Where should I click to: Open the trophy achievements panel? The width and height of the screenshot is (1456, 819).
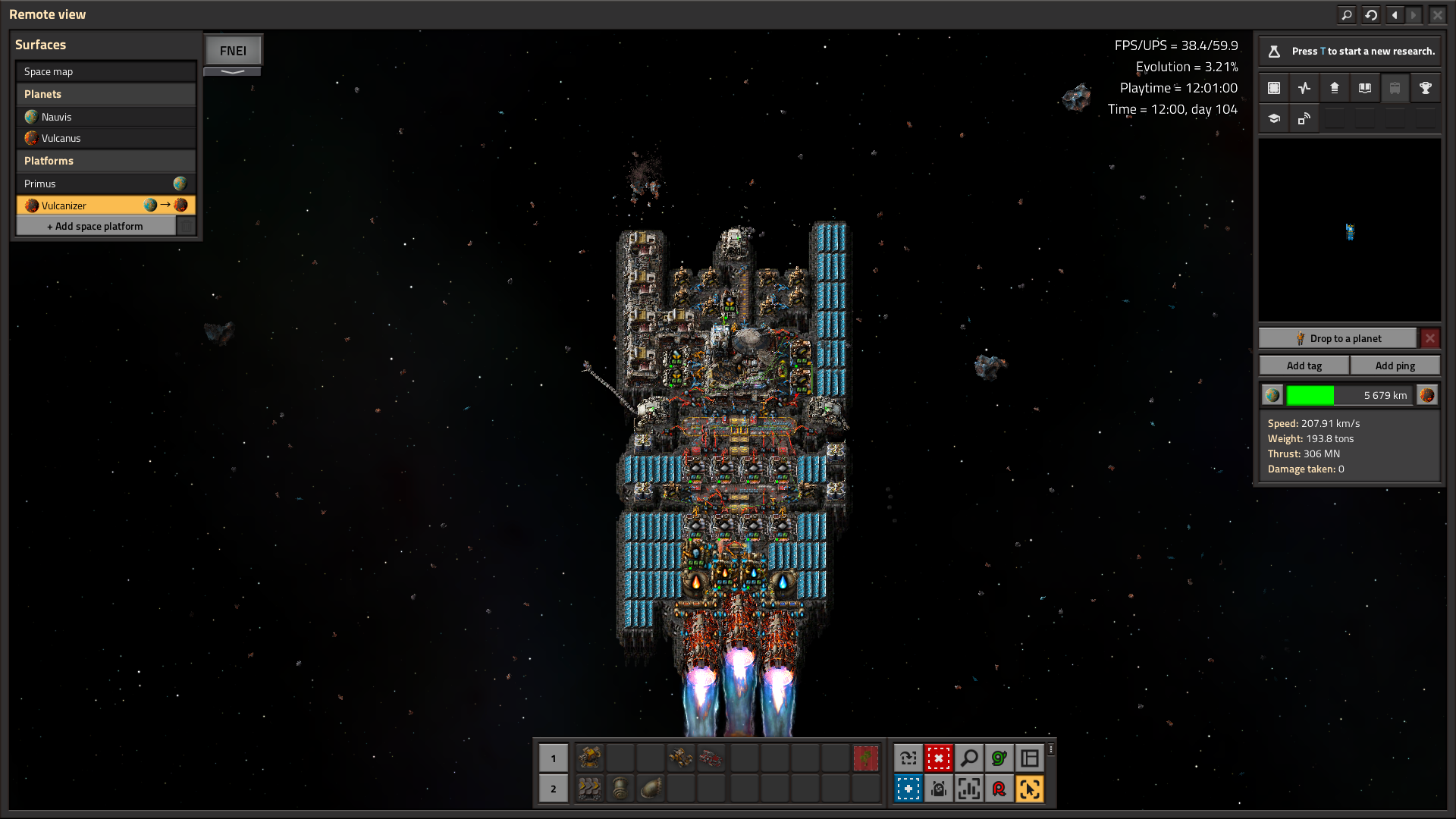(x=1425, y=88)
